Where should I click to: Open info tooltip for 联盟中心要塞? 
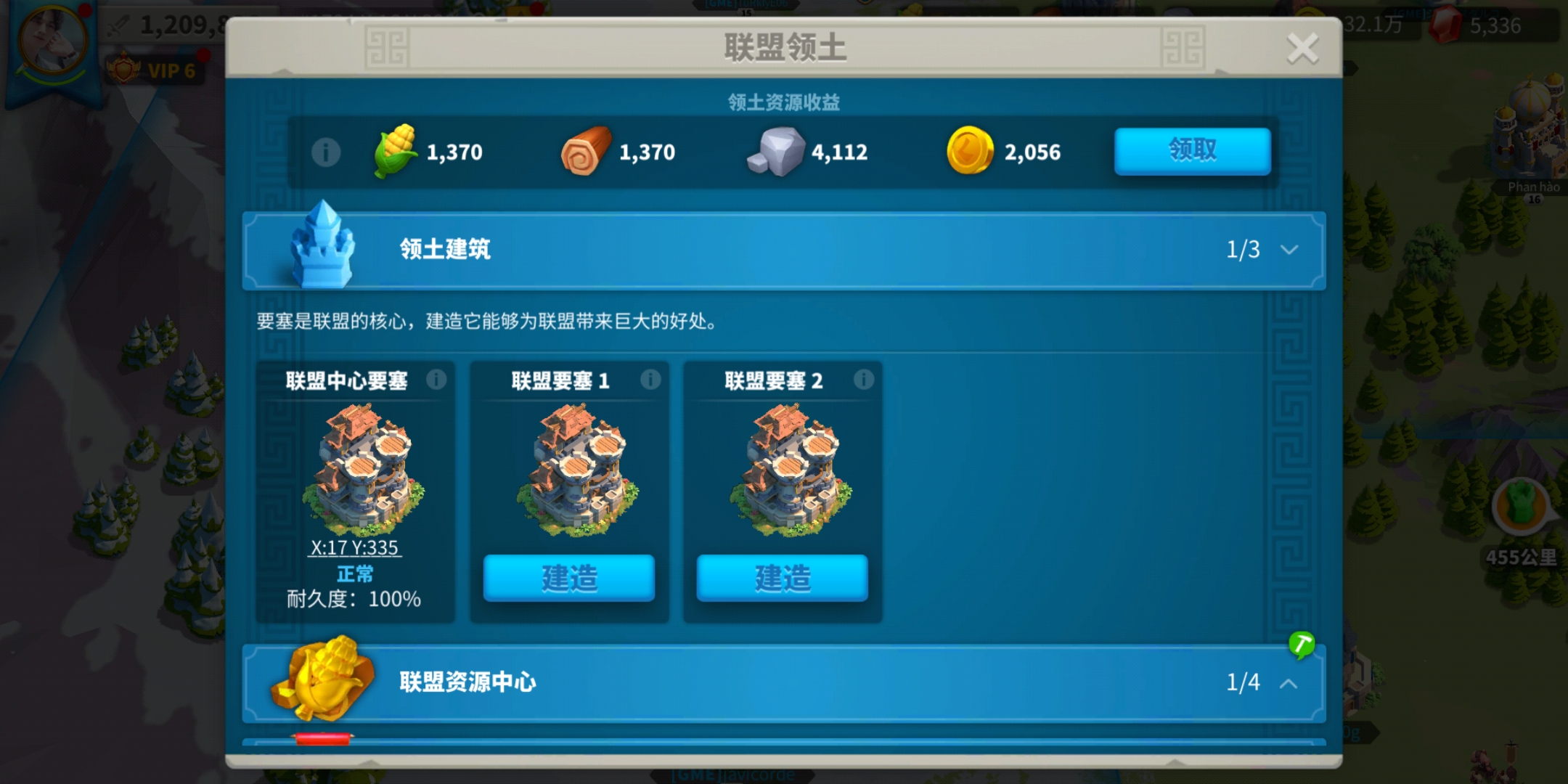pyautogui.click(x=436, y=379)
